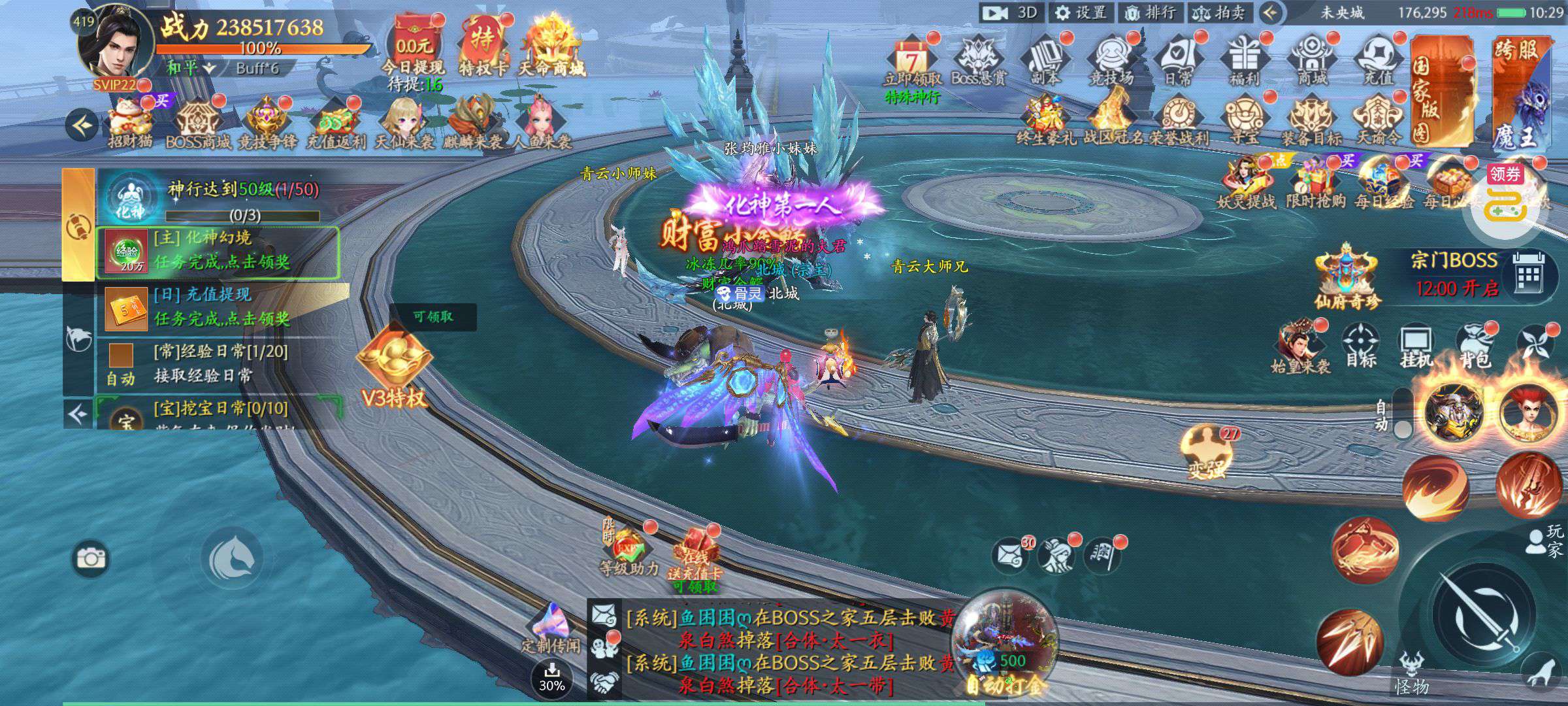The image size is (1568, 706).
Task: Open the 背包 backpack inventory
Action: coord(1475,346)
